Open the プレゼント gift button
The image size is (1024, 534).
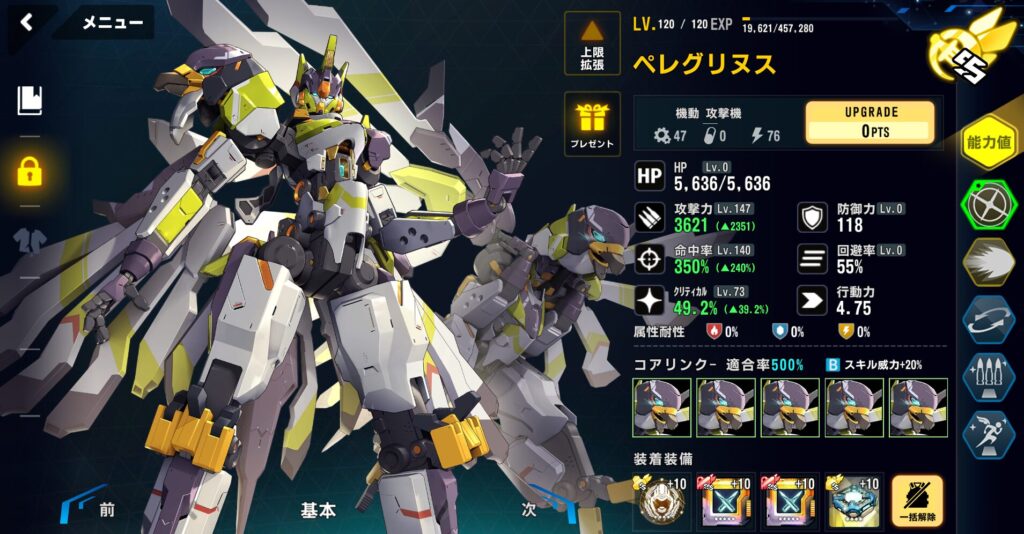click(x=592, y=123)
